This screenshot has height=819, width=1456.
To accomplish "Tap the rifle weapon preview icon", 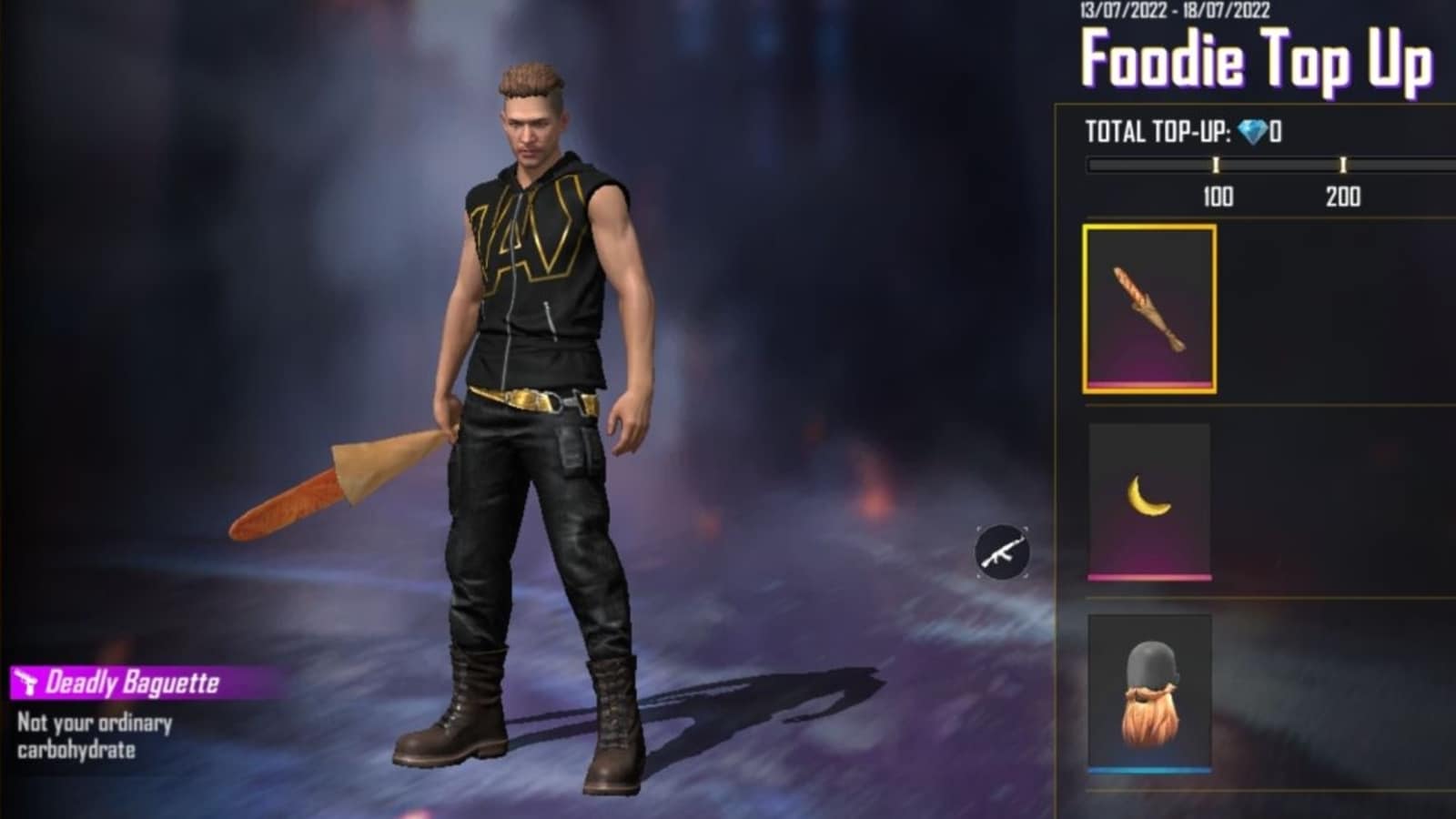I will pos(1002,551).
